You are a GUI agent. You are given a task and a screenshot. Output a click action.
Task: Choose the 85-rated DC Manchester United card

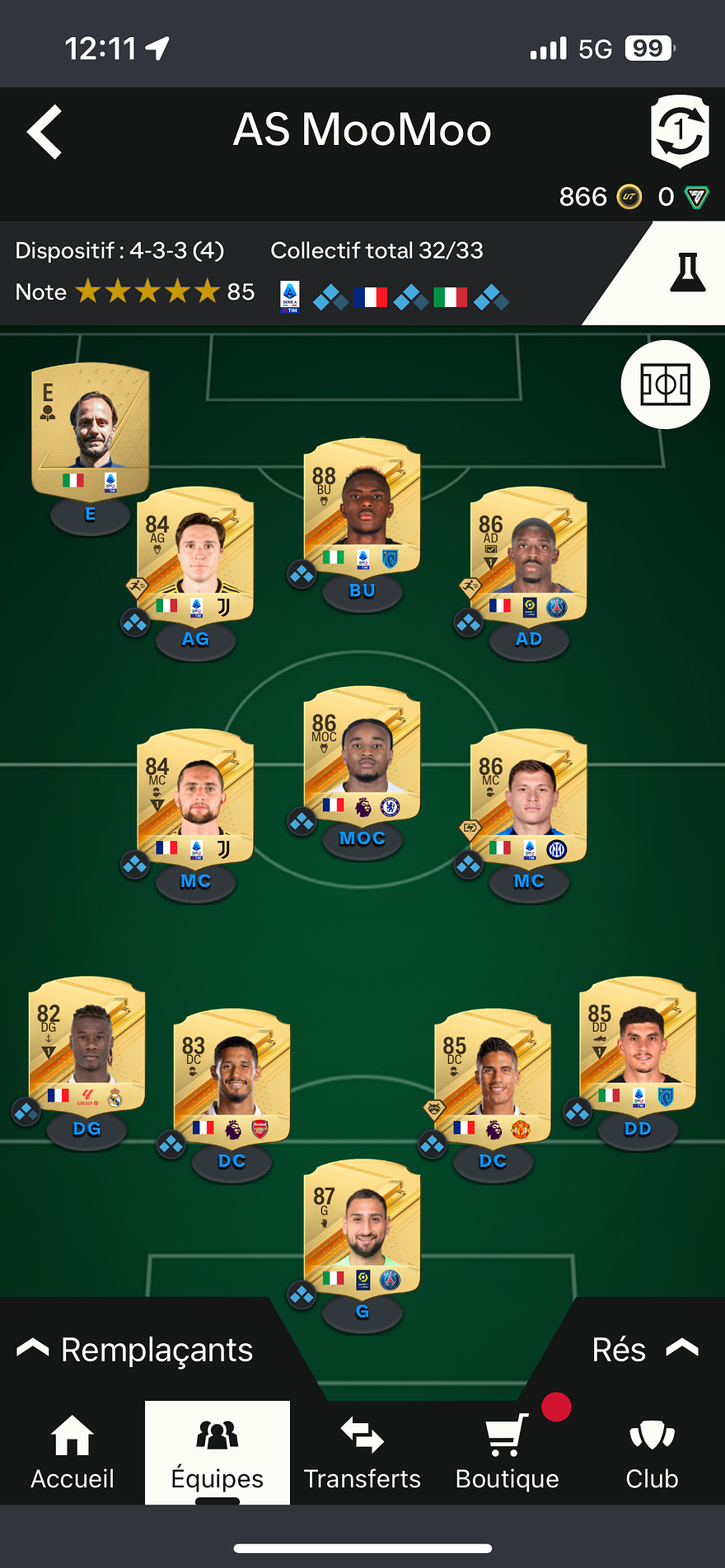493,1078
